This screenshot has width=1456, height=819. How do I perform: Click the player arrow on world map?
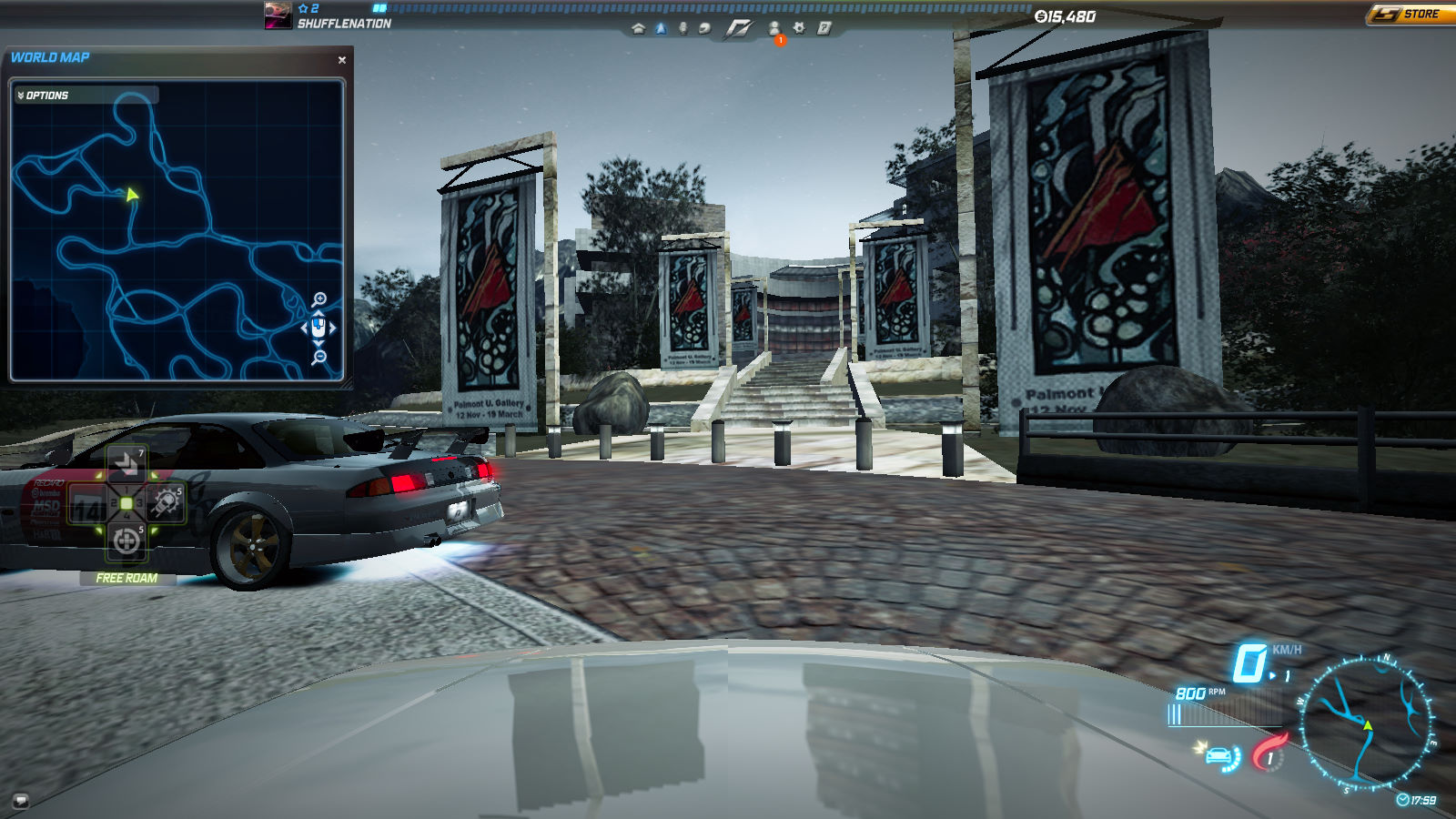pyautogui.click(x=133, y=194)
